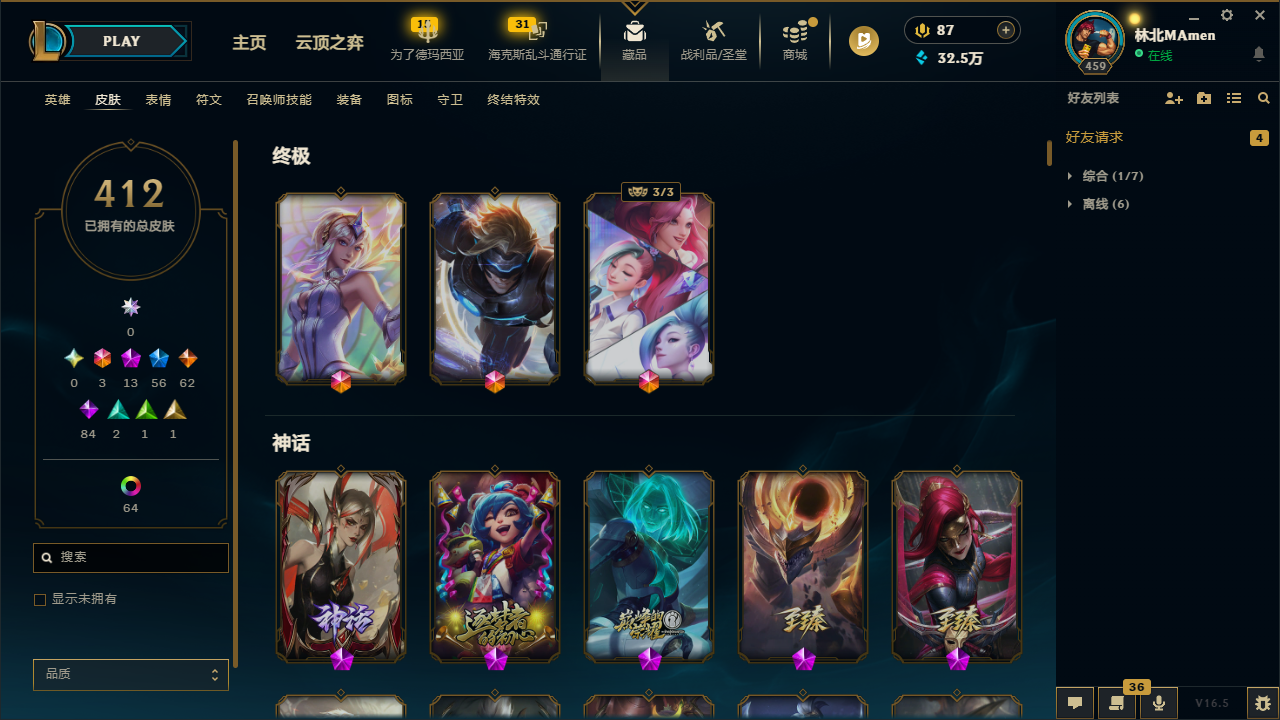Open the 云顶之弈 menu item
This screenshot has width=1280, height=720.
(x=328, y=43)
